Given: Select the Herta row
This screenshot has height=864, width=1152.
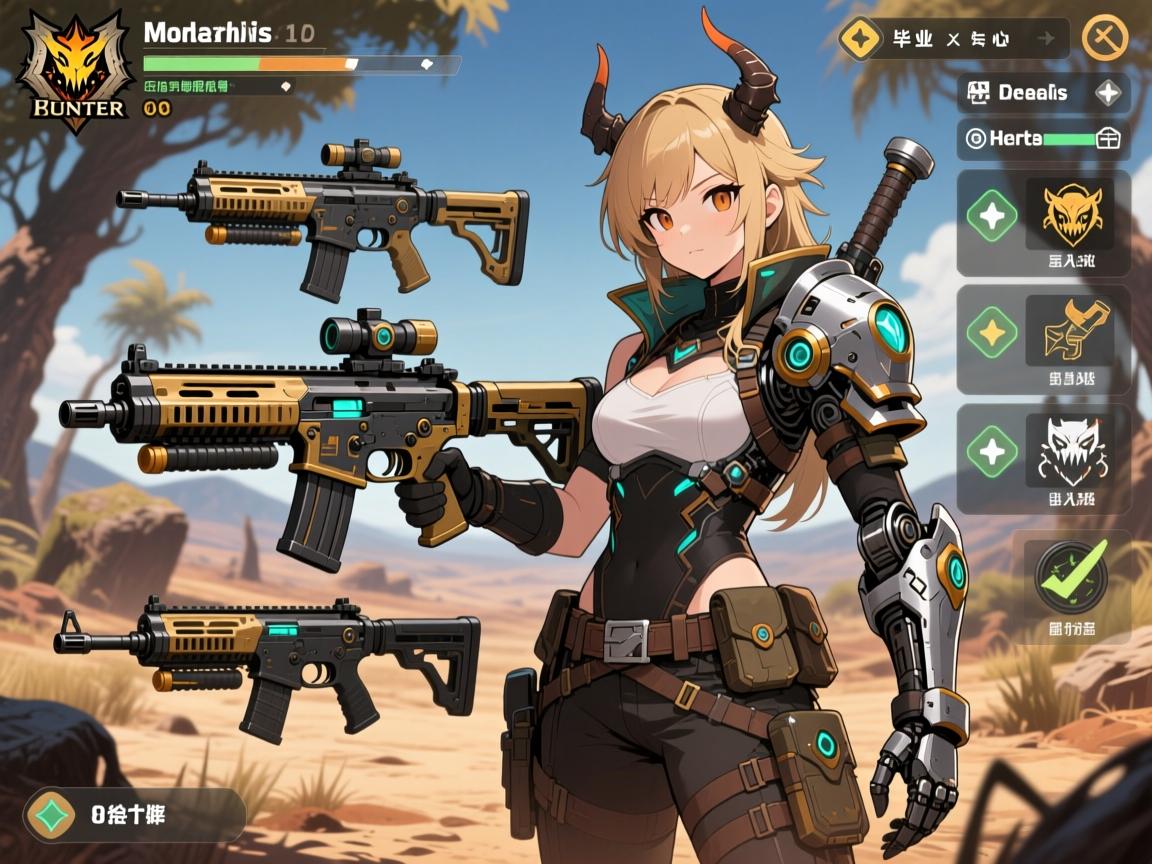Looking at the screenshot, I should (x=1043, y=139).
